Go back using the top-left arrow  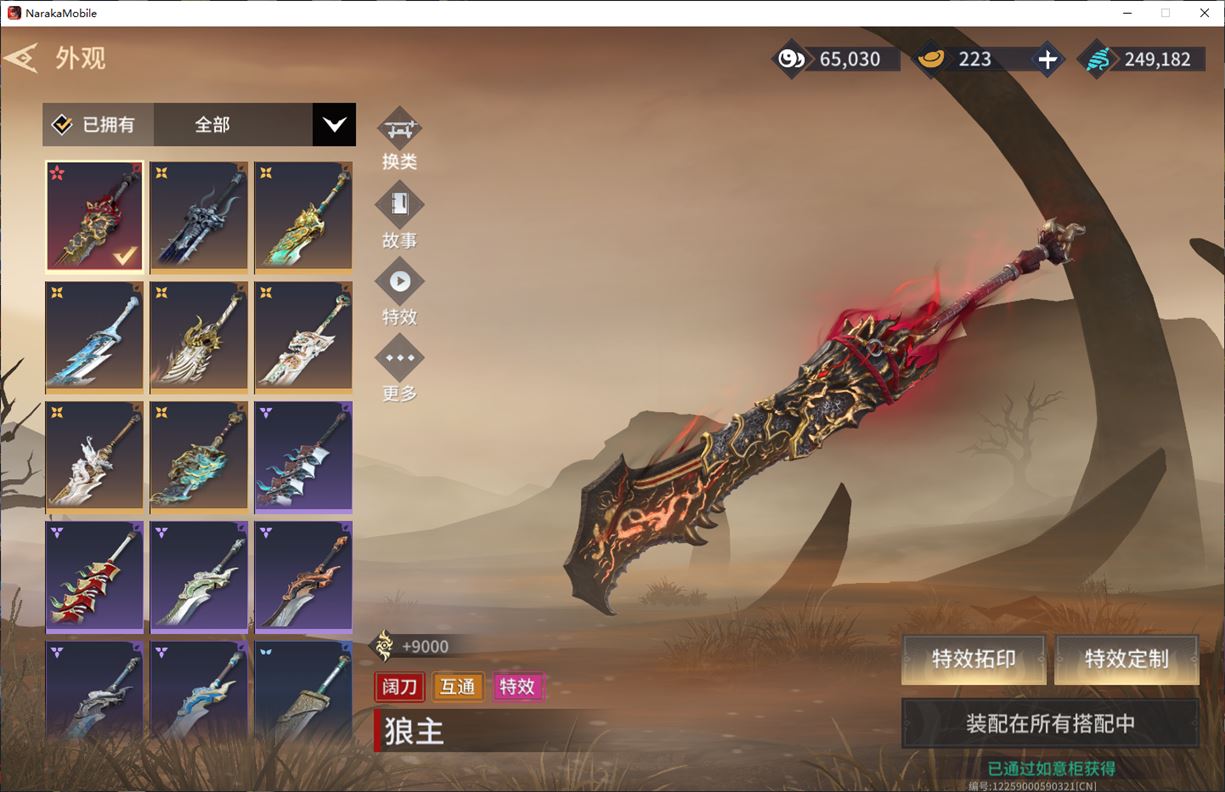pyautogui.click(x=22, y=58)
